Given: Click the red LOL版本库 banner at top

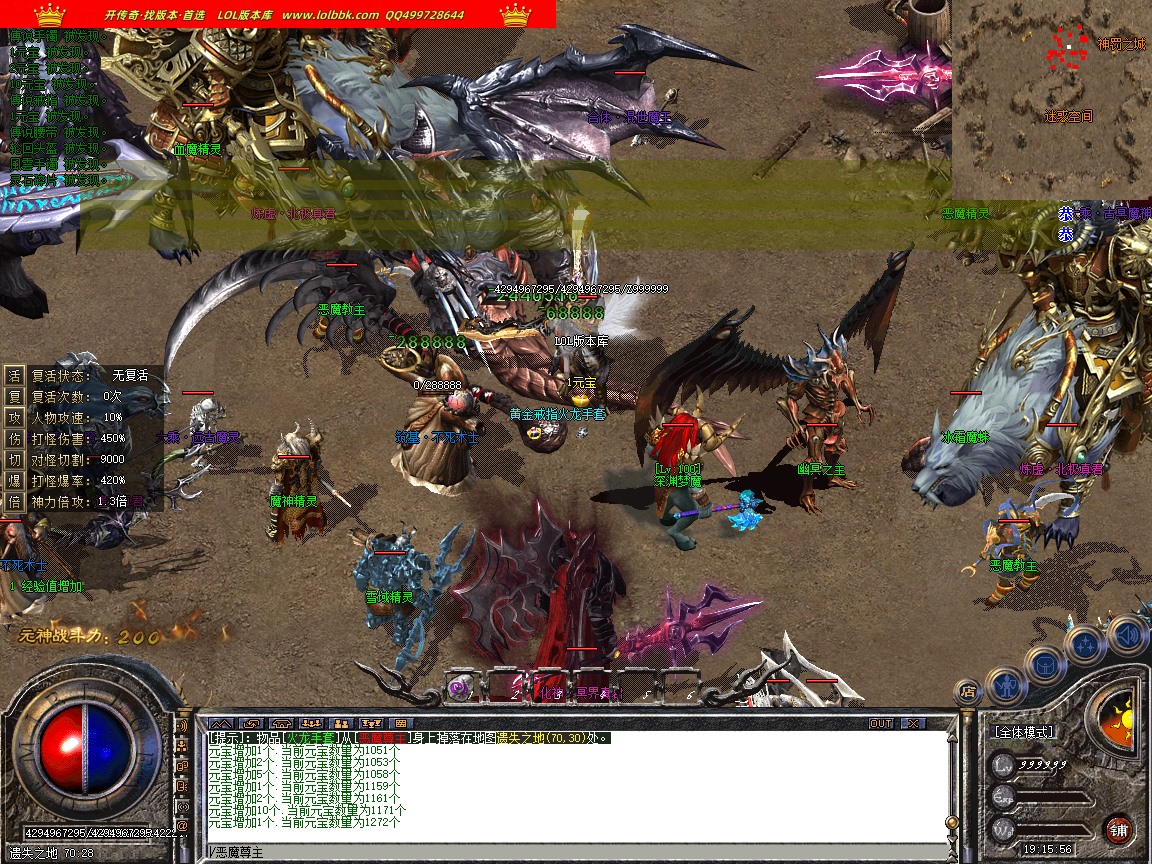Looking at the screenshot, I should coord(278,14).
